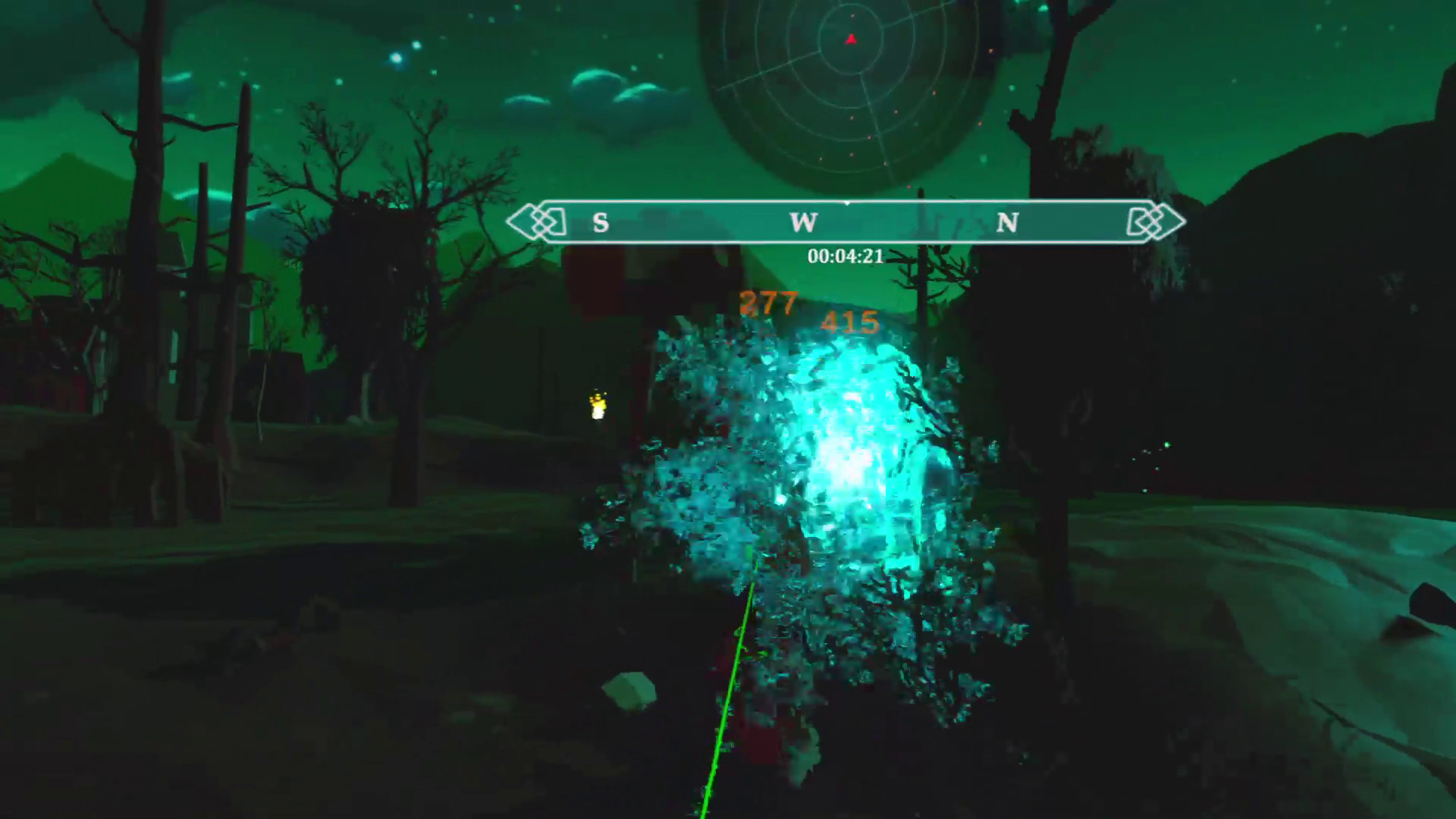Viewport: 1456px width, 819px height.
Task: Click the red player arrow on the radar
Action: pyautogui.click(x=851, y=38)
